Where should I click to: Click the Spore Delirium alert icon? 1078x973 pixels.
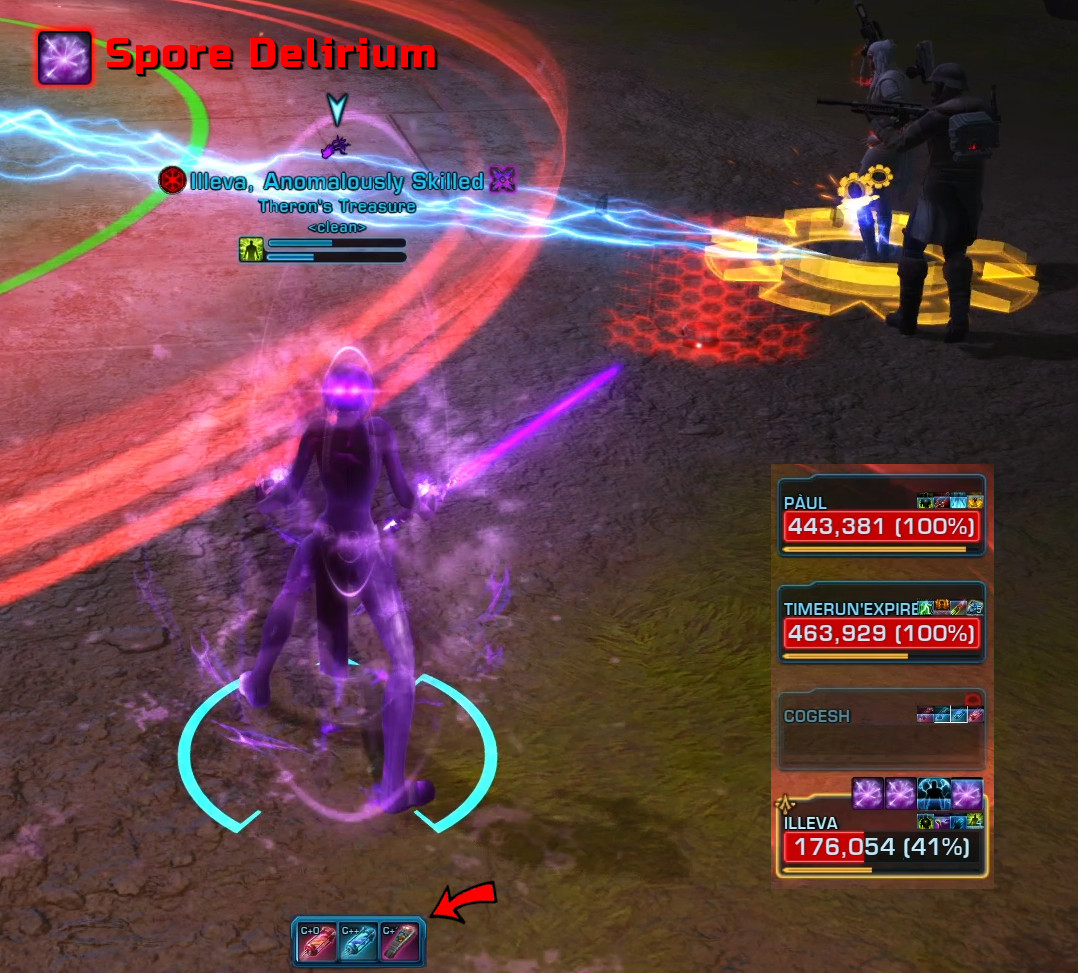65,57
